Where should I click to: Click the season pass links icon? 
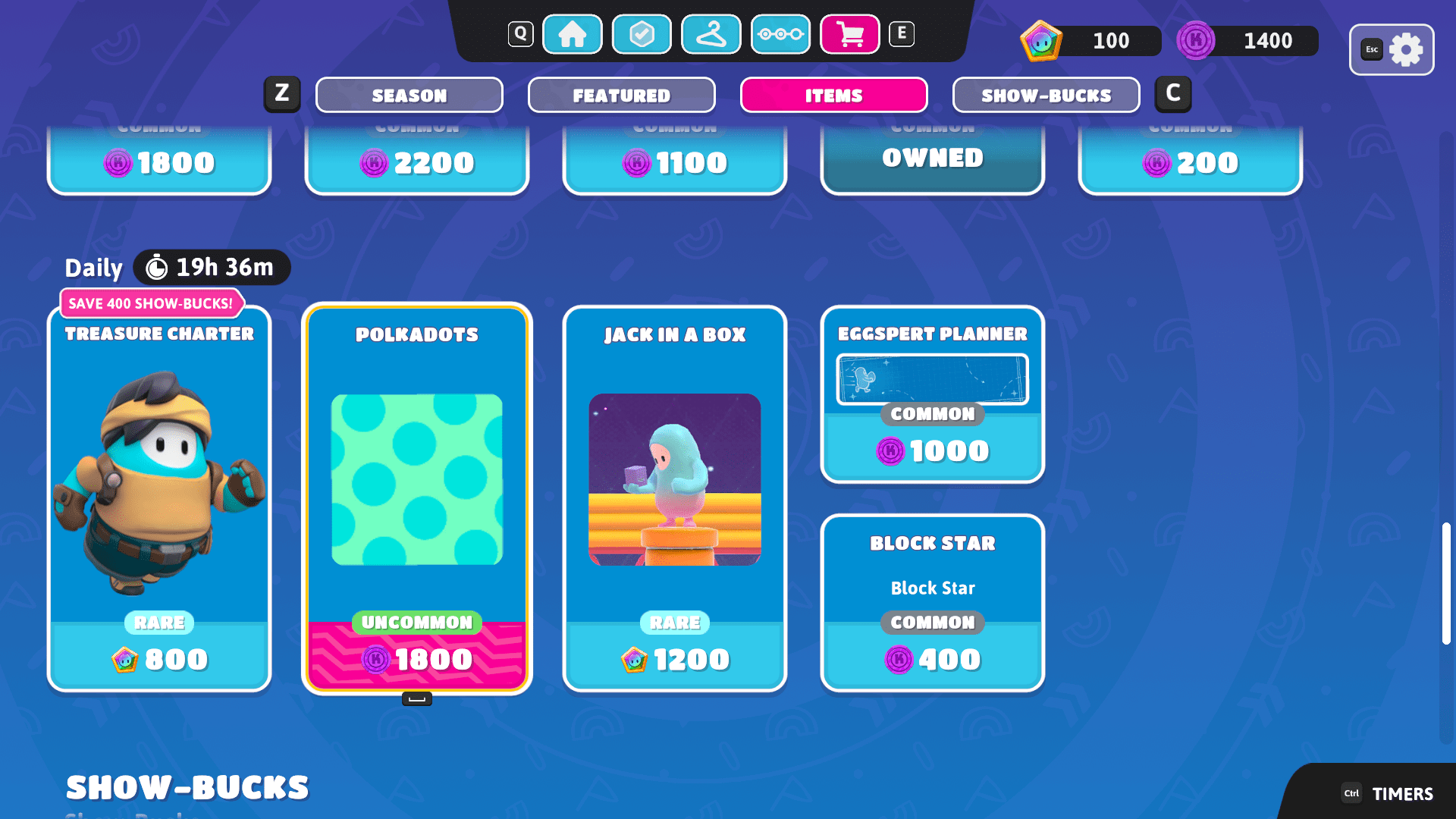pyautogui.click(x=781, y=34)
